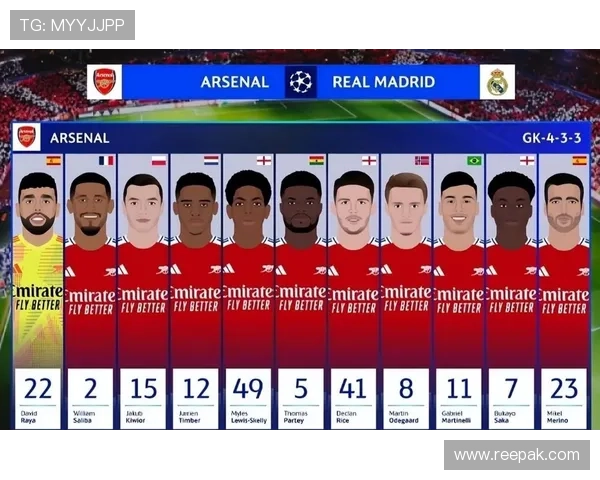This screenshot has width=600, height=480.
Task: Choose the William Saliba player card
Action: pos(91,290)
